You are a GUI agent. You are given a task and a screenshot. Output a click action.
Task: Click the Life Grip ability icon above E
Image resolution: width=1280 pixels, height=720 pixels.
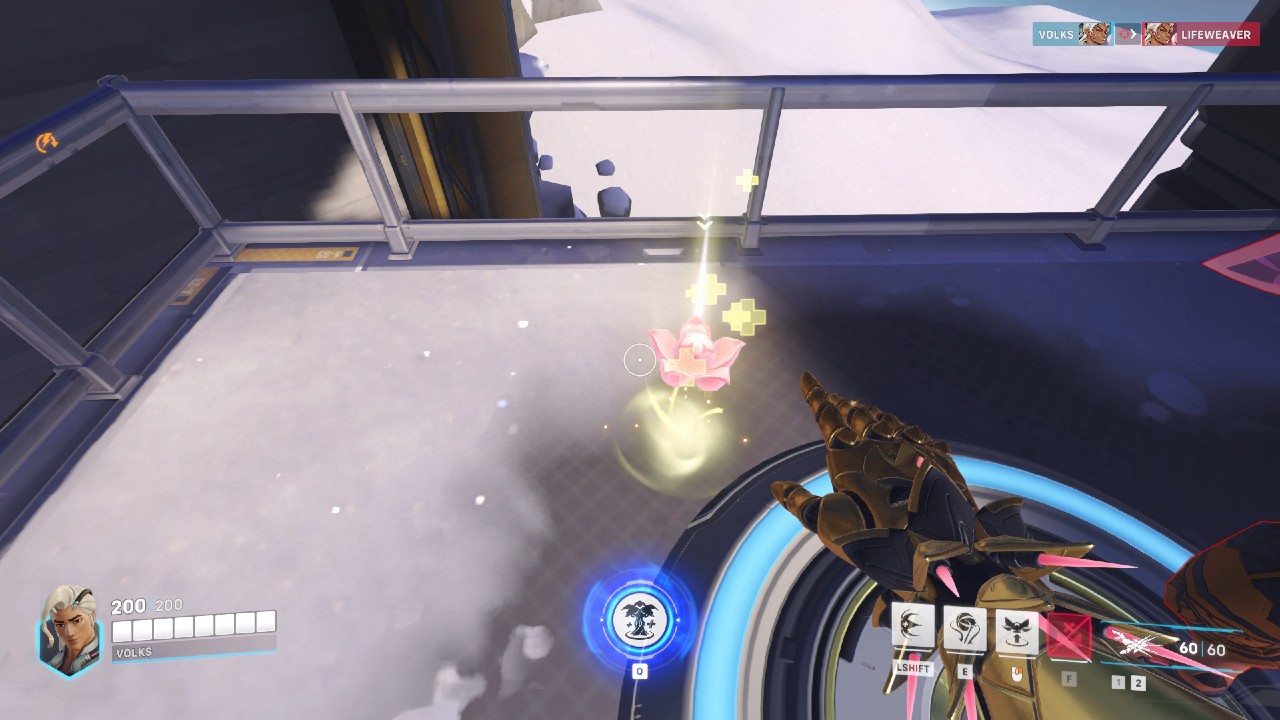coord(963,630)
